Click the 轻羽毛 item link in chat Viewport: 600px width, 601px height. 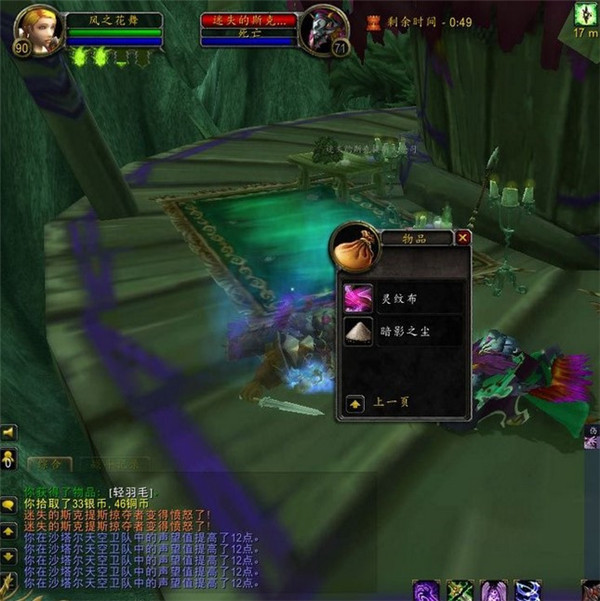point(129,492)
